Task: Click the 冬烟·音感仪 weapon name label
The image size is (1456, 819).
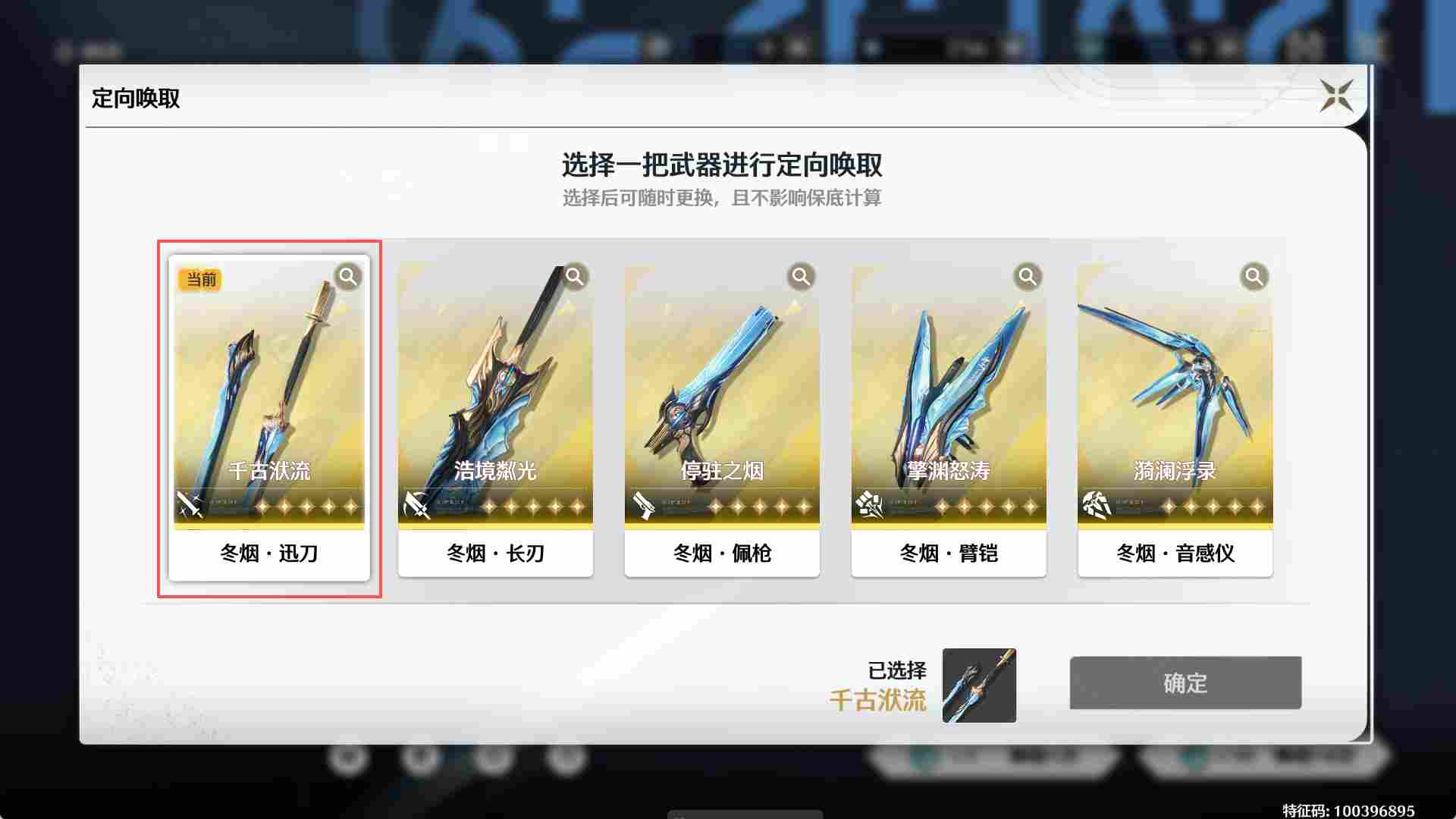Action: coord(1175,554)
